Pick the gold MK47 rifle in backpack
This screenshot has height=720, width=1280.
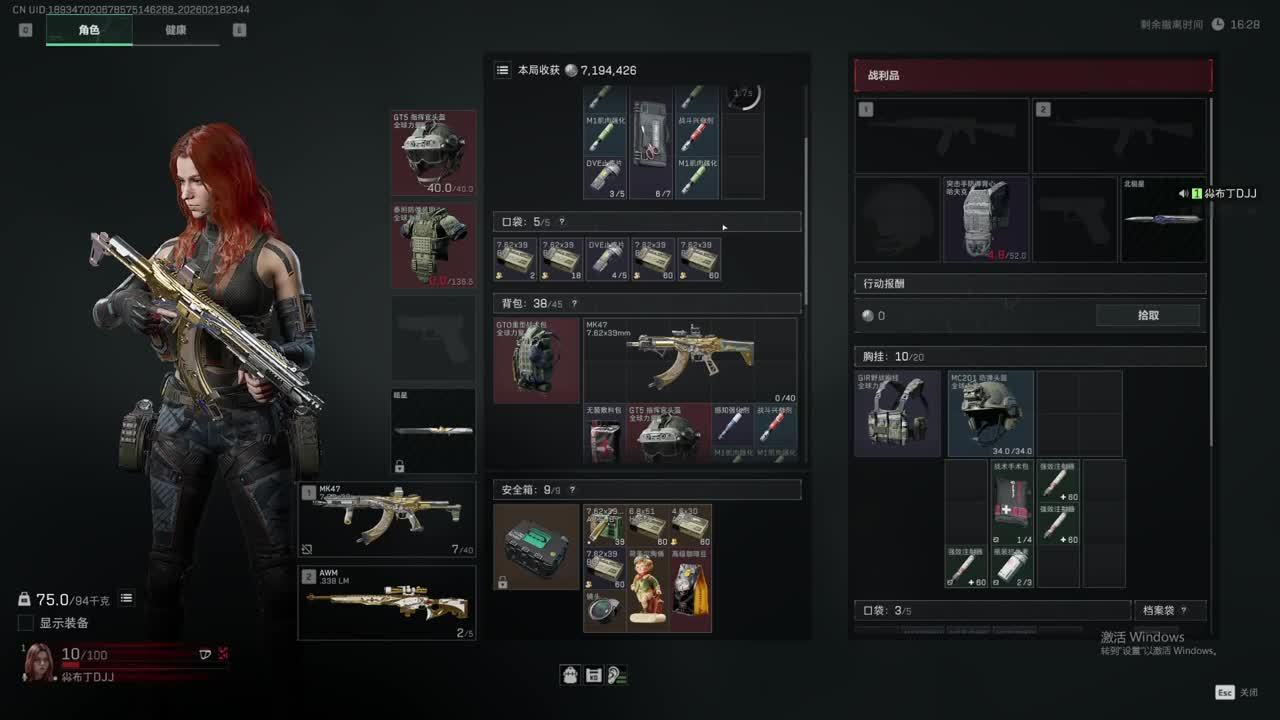pos(690,360)
